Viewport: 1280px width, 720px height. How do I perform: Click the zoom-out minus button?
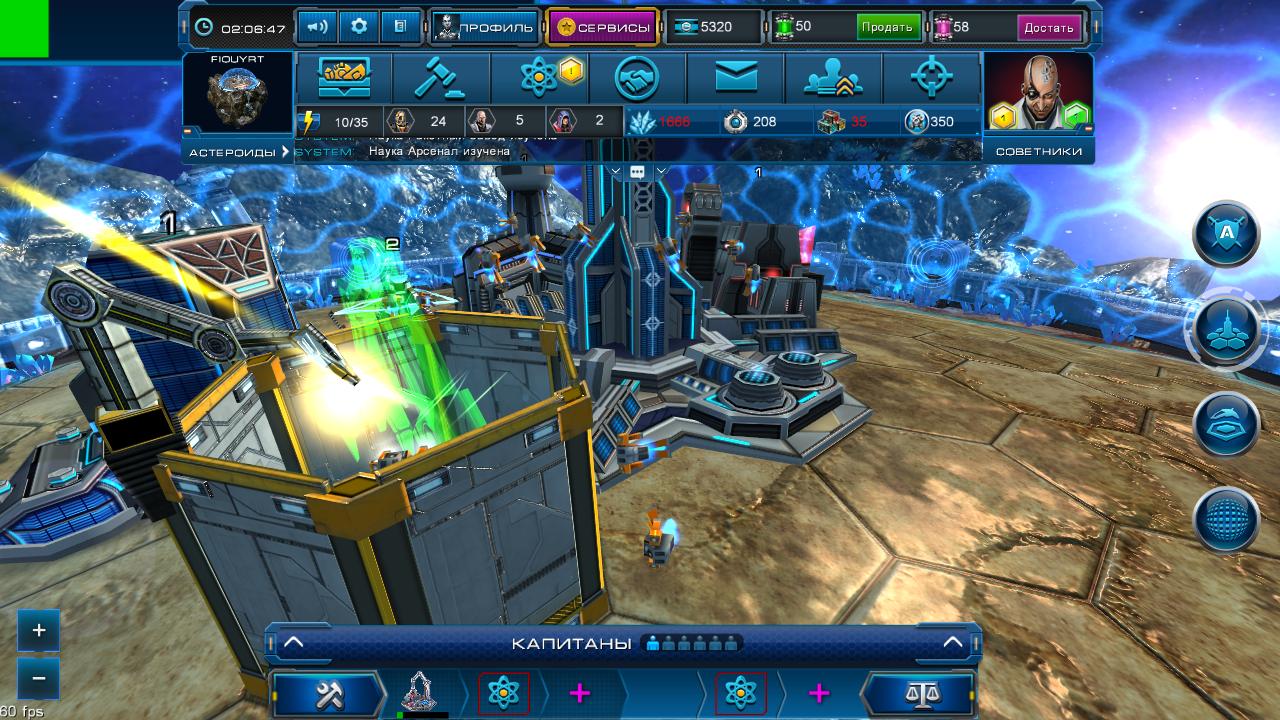(39, 678)
